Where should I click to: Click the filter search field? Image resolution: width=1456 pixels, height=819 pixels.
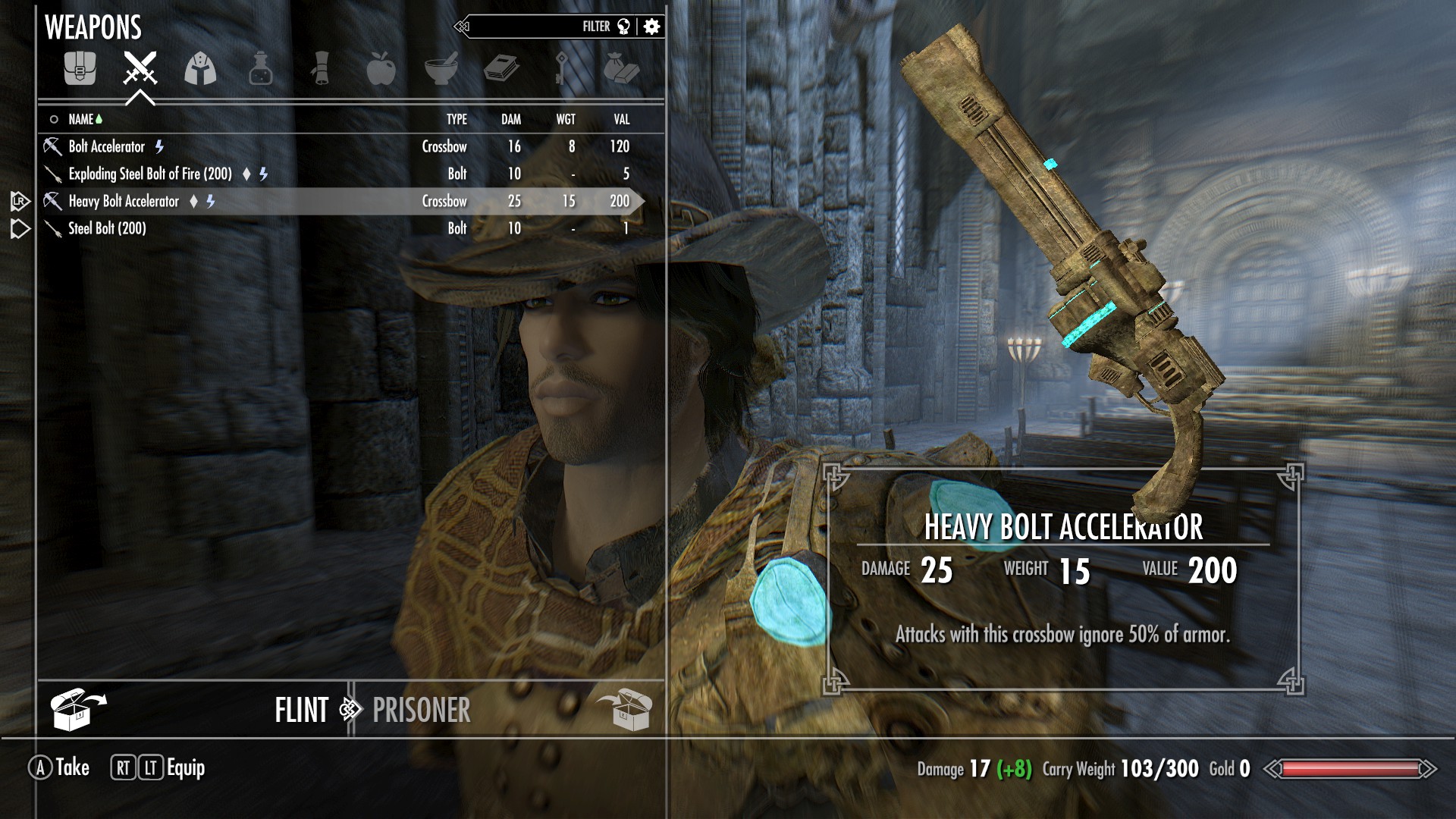pyautogui.click(x=531, y=27)
